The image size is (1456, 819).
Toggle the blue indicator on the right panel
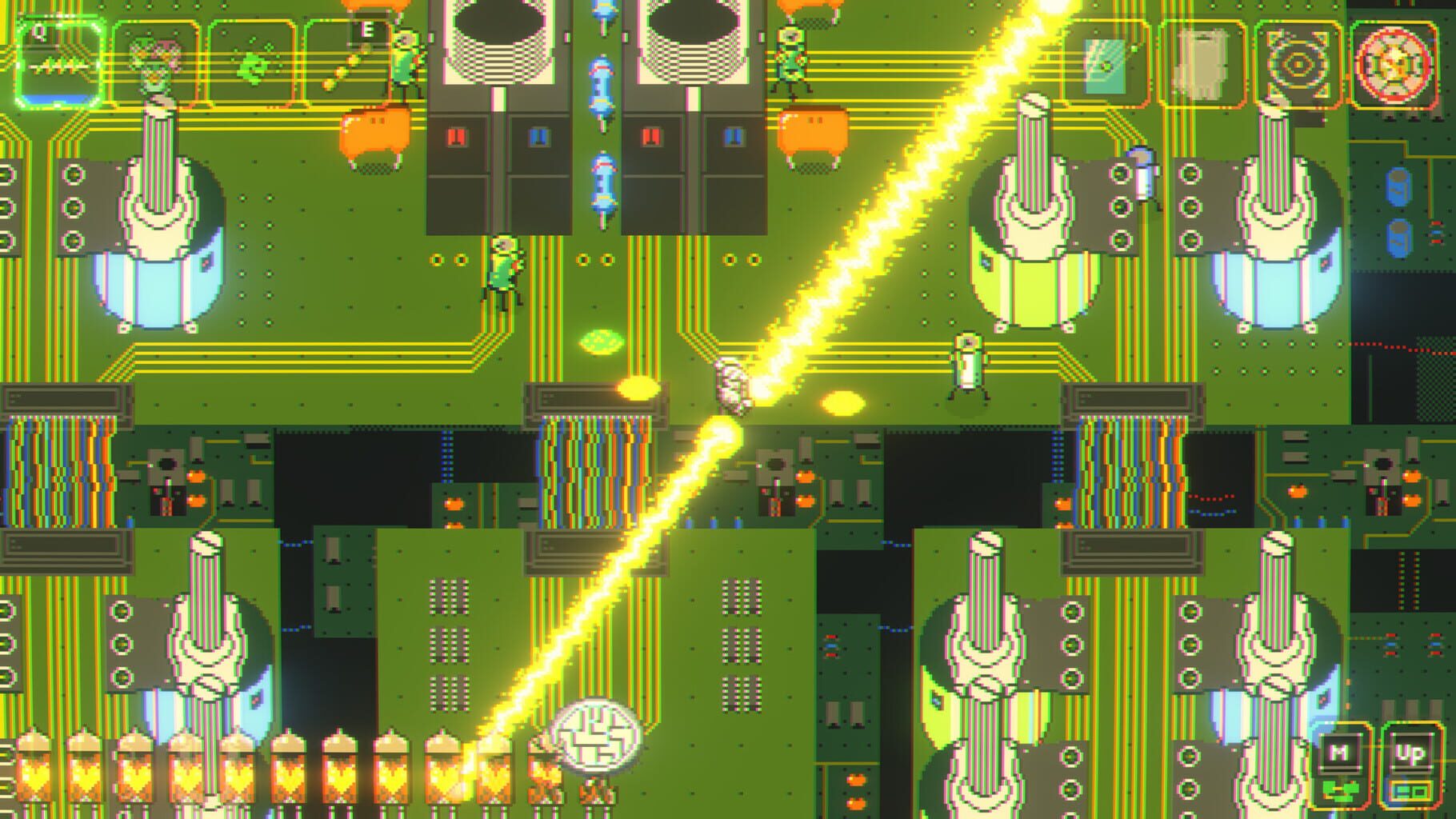[730, 136]
